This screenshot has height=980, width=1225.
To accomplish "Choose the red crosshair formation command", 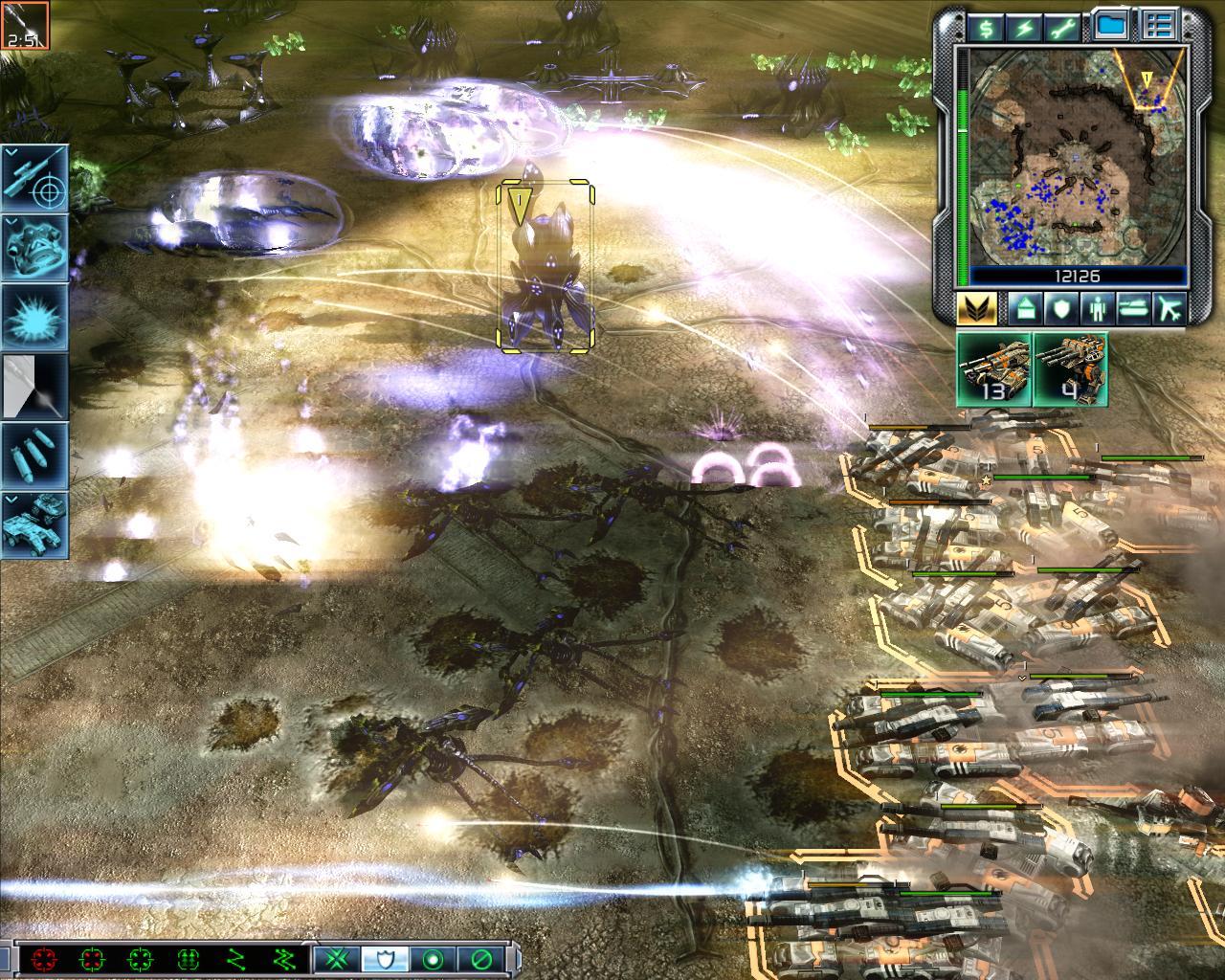I will click(43, 958).
